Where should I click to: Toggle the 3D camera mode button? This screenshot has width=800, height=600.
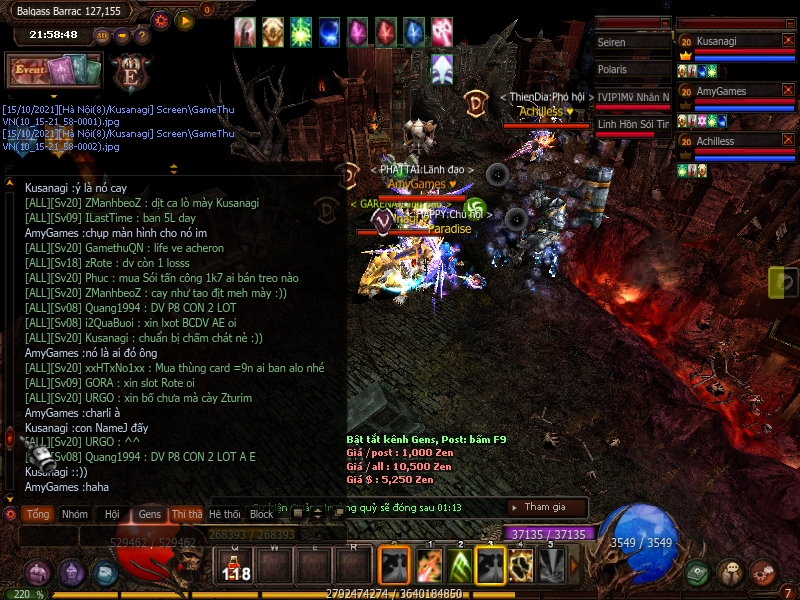[x=102, y=35]
